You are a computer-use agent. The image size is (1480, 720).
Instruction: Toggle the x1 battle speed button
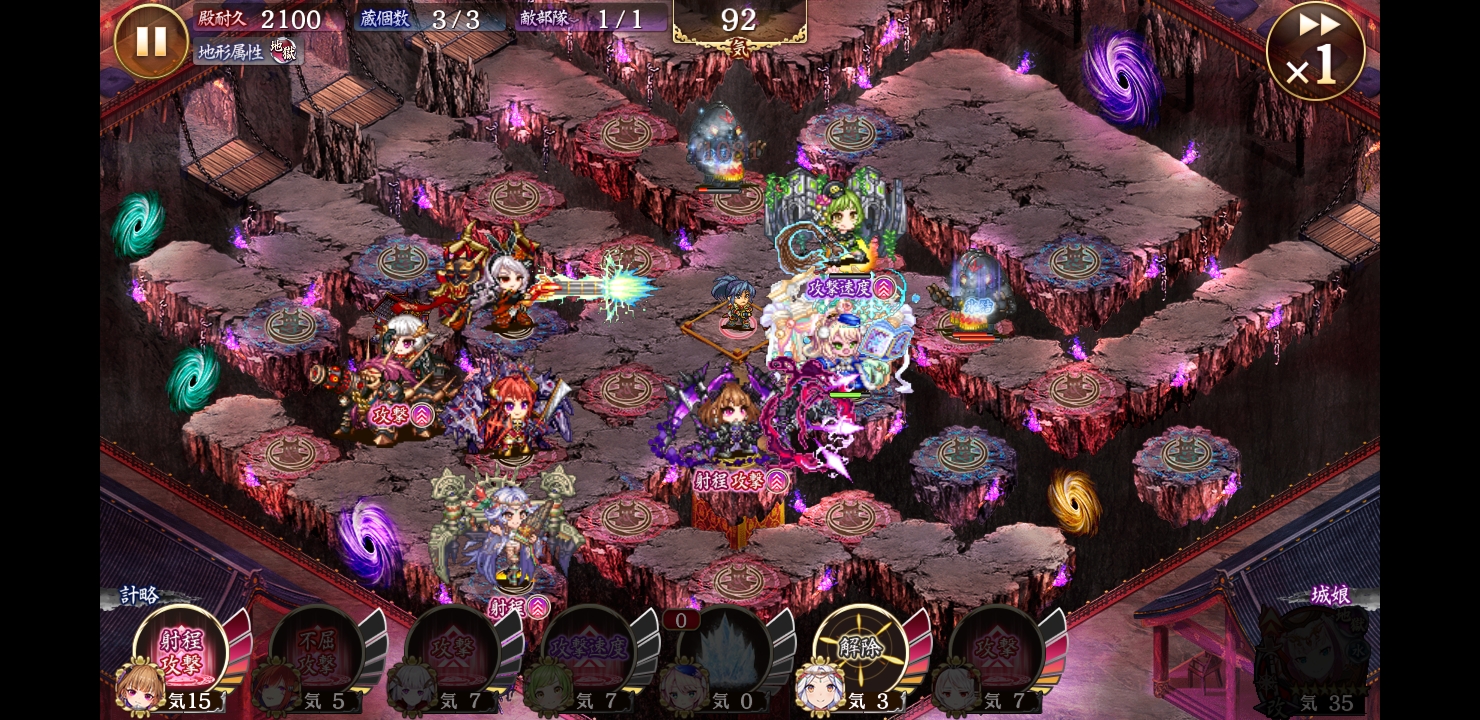click(1315, 51)
